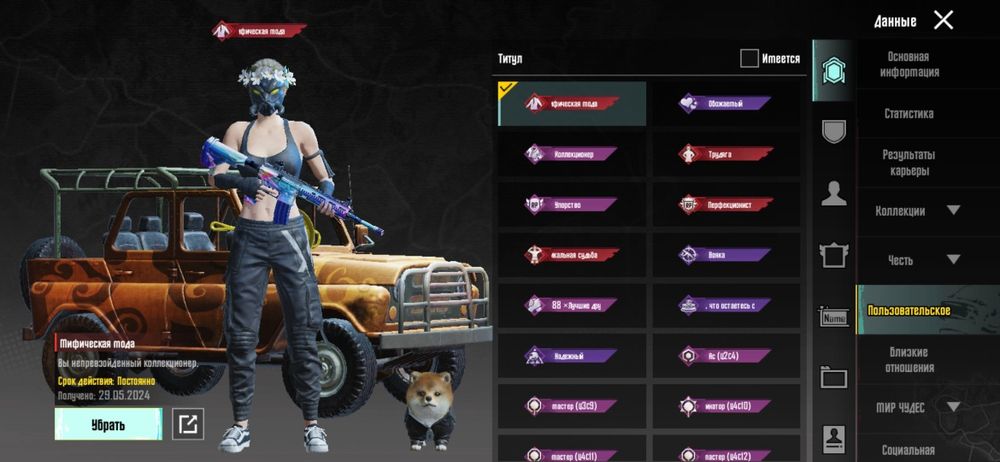
Task: Switch to the shield badge tab
Action: tap(833, 131)
